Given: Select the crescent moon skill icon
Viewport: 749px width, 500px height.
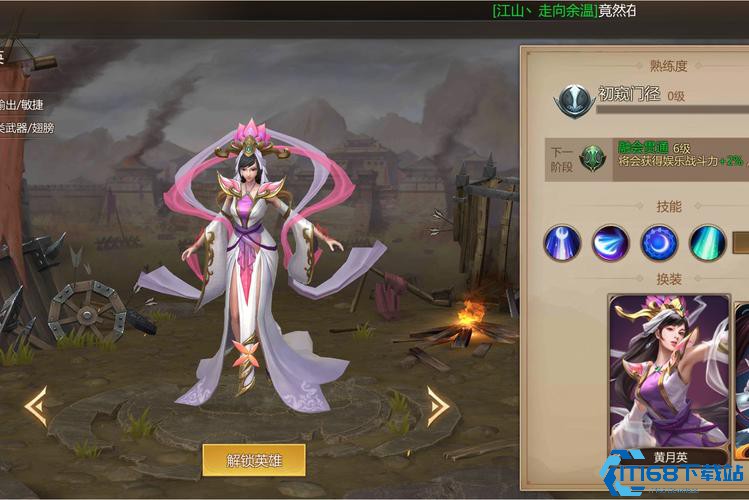Looking at the screenshot, I should pyautogui.click(x=659, y=243).
